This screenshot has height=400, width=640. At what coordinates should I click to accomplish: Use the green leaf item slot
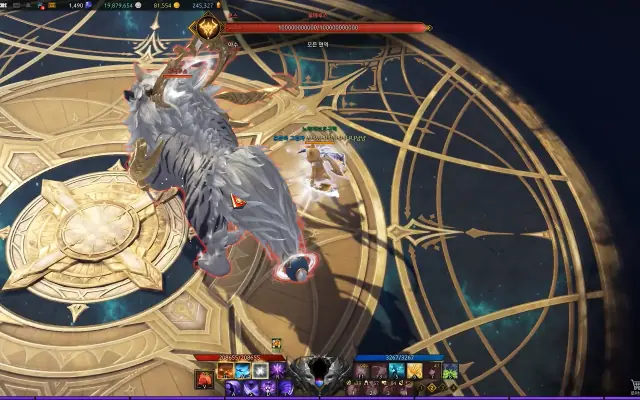point(450,371)
